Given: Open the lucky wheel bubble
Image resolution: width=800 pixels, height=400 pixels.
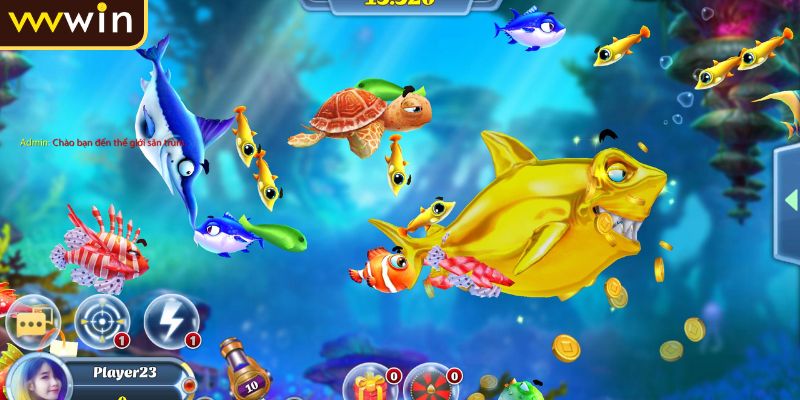Looking at the screenshot, I should click(x=430, y=385).
